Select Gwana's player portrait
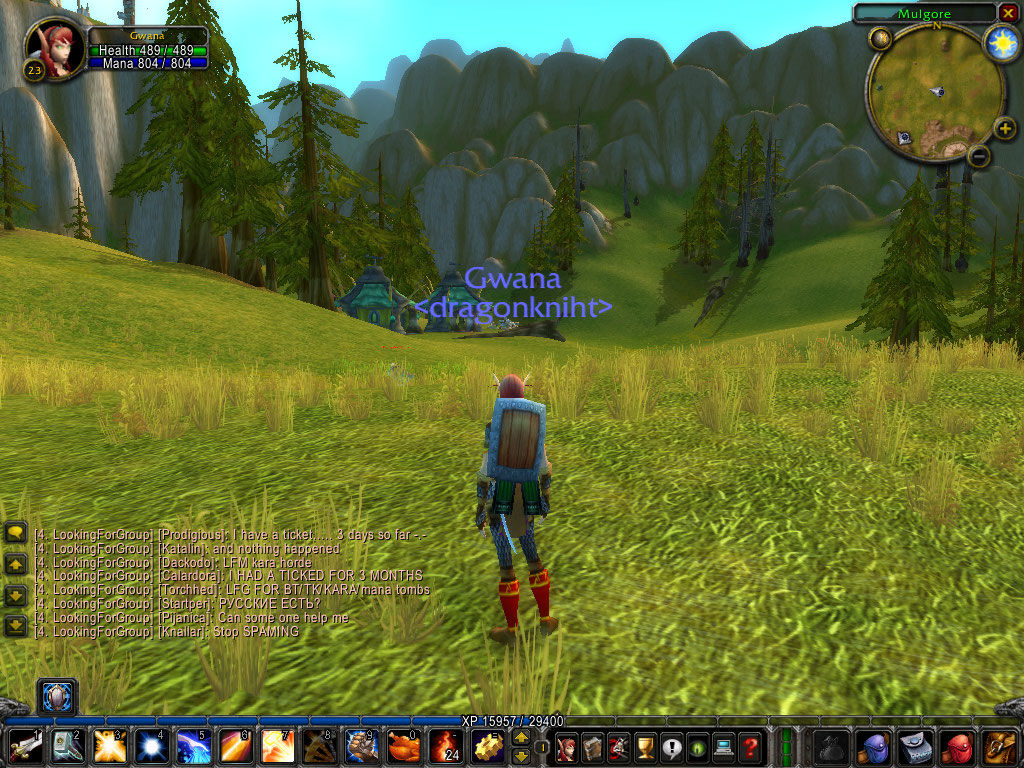The width and height of the screenshot is (1024, 768). click(x=55, y=48)
